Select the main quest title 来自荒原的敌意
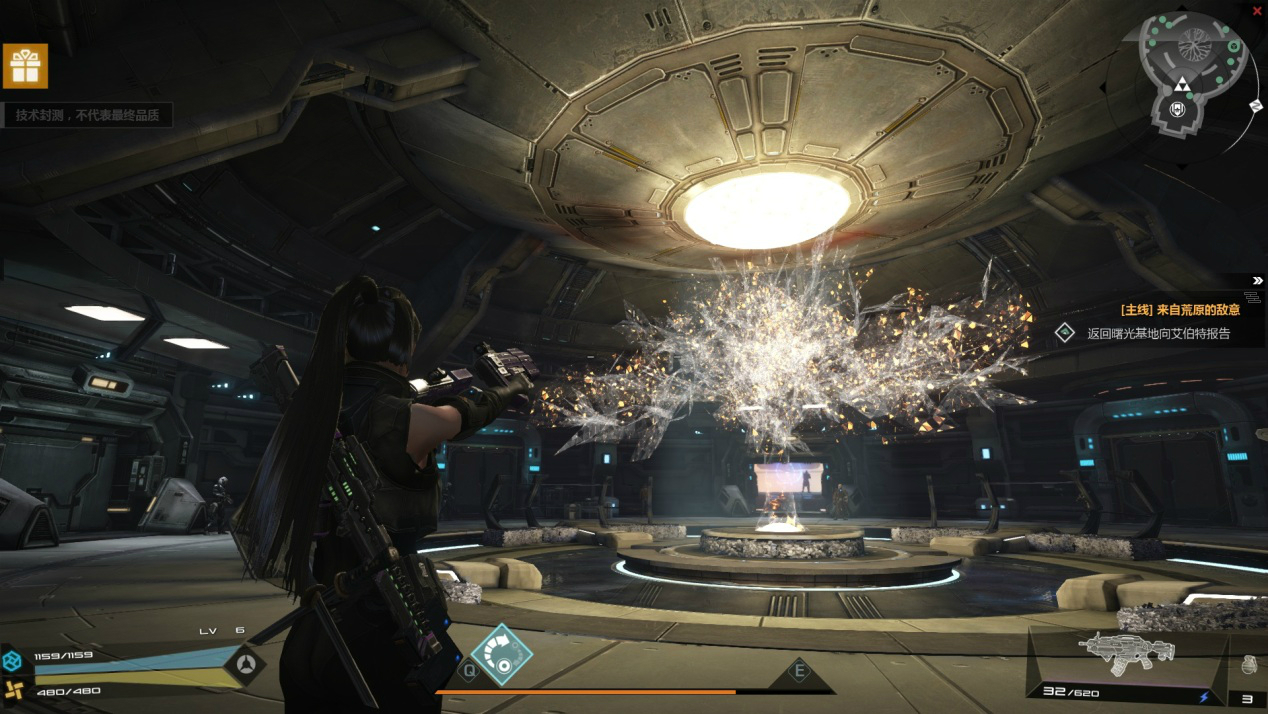 pyautogui.click(x=1180, y=310)
